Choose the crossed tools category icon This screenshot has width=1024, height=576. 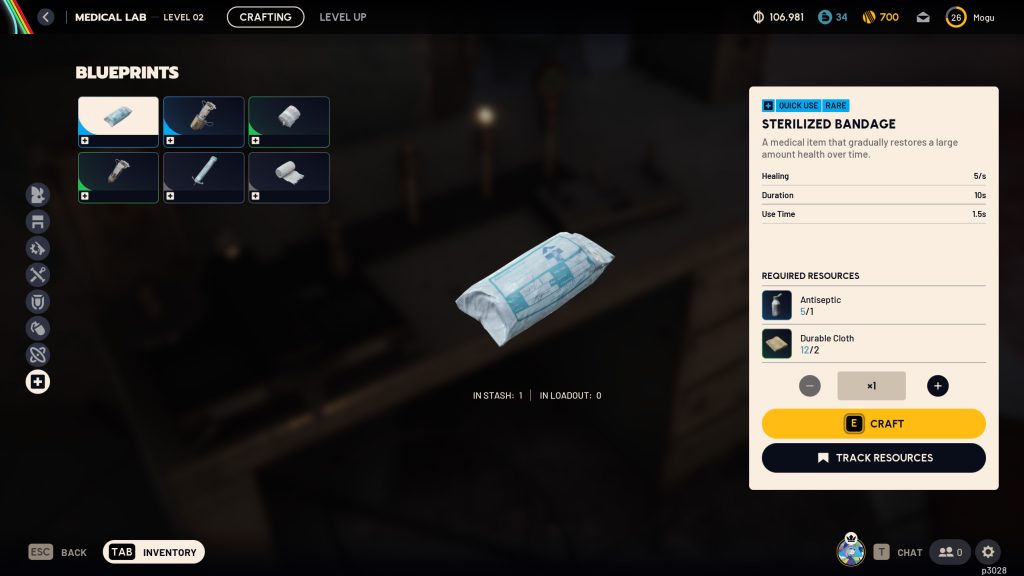(x=38, y=275)
